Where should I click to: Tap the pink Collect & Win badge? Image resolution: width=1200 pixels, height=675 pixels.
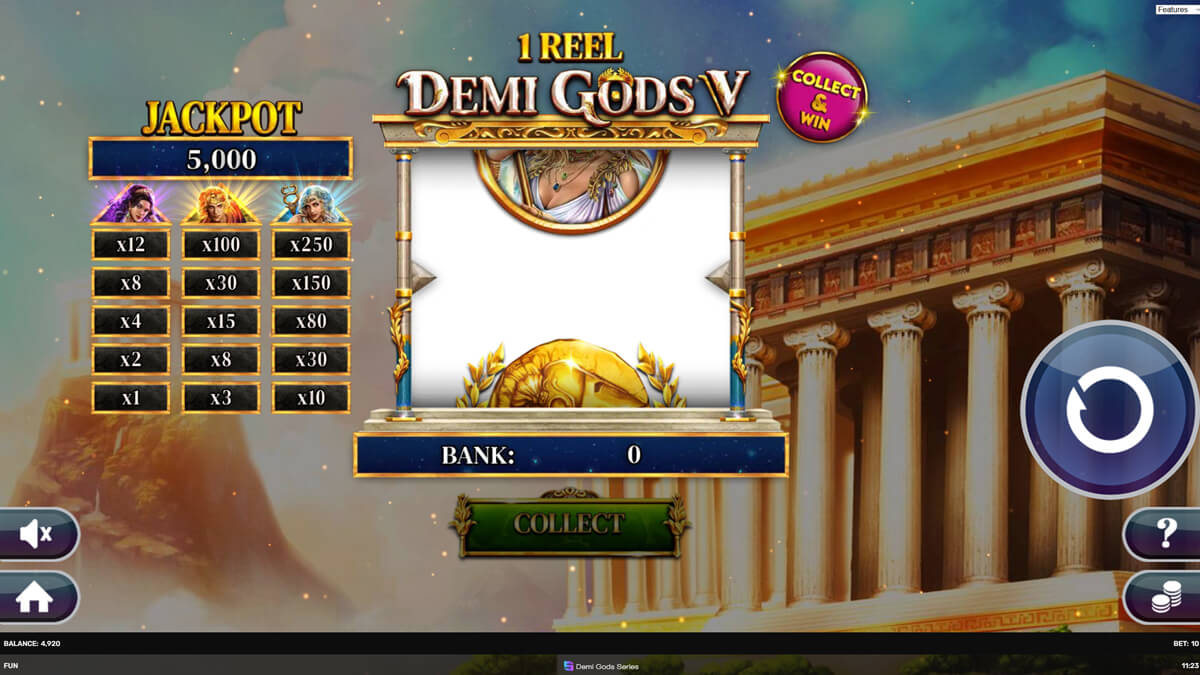(822, 97)
